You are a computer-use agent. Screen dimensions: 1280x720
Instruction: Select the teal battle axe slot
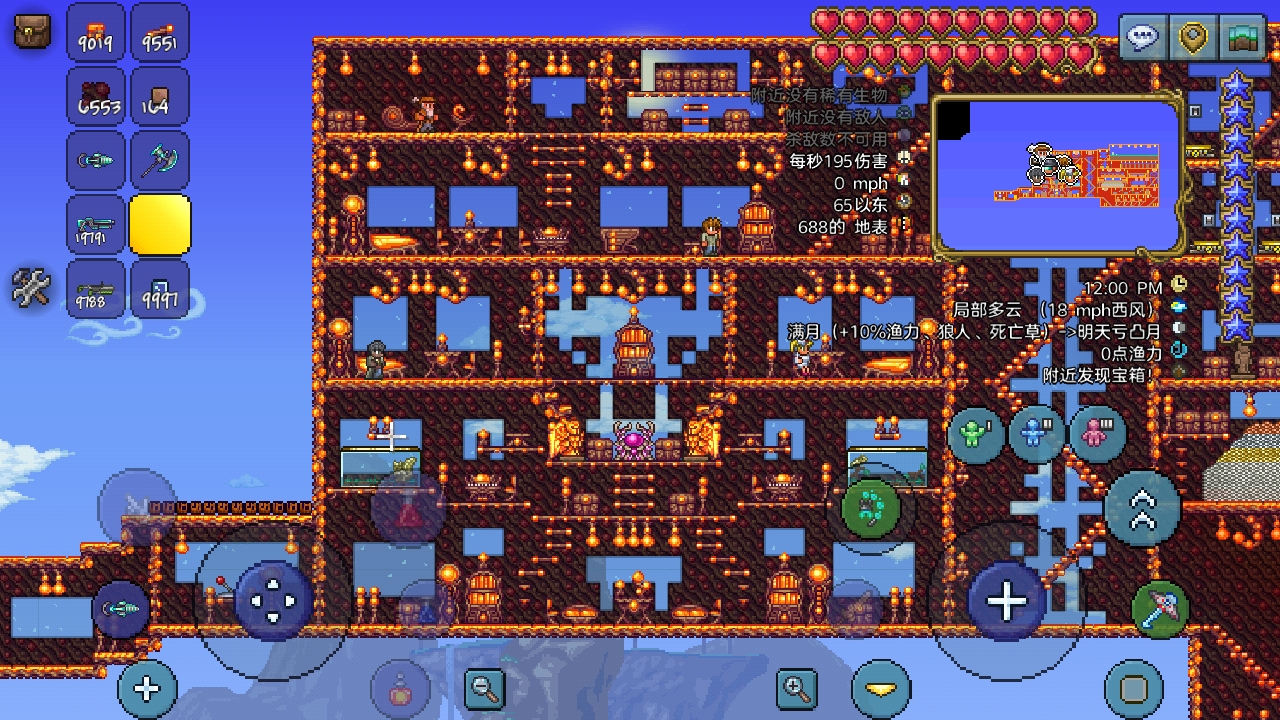160,160
